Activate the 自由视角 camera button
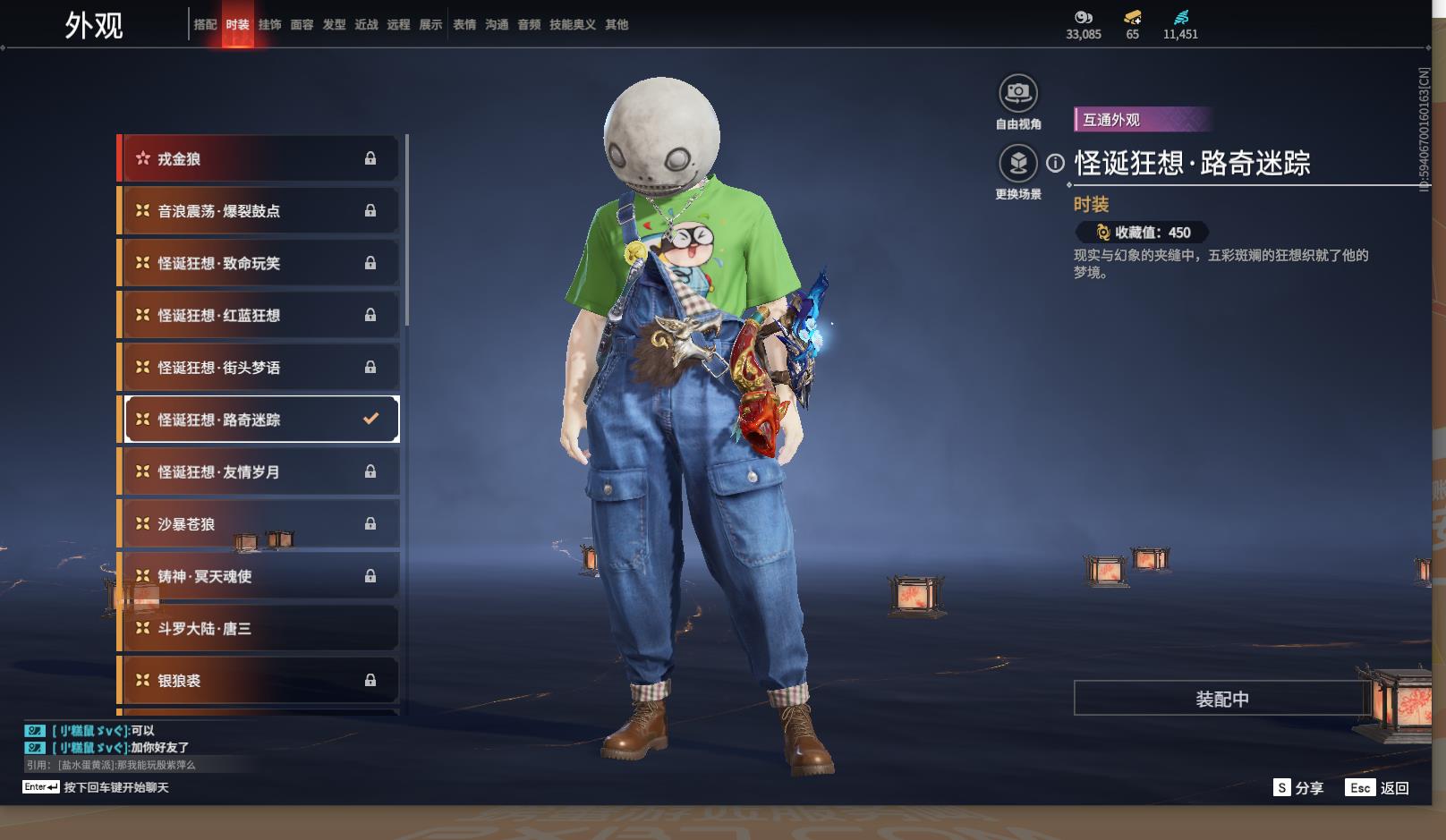This screenshot has height=840, width=1446. pos(1017,94)
